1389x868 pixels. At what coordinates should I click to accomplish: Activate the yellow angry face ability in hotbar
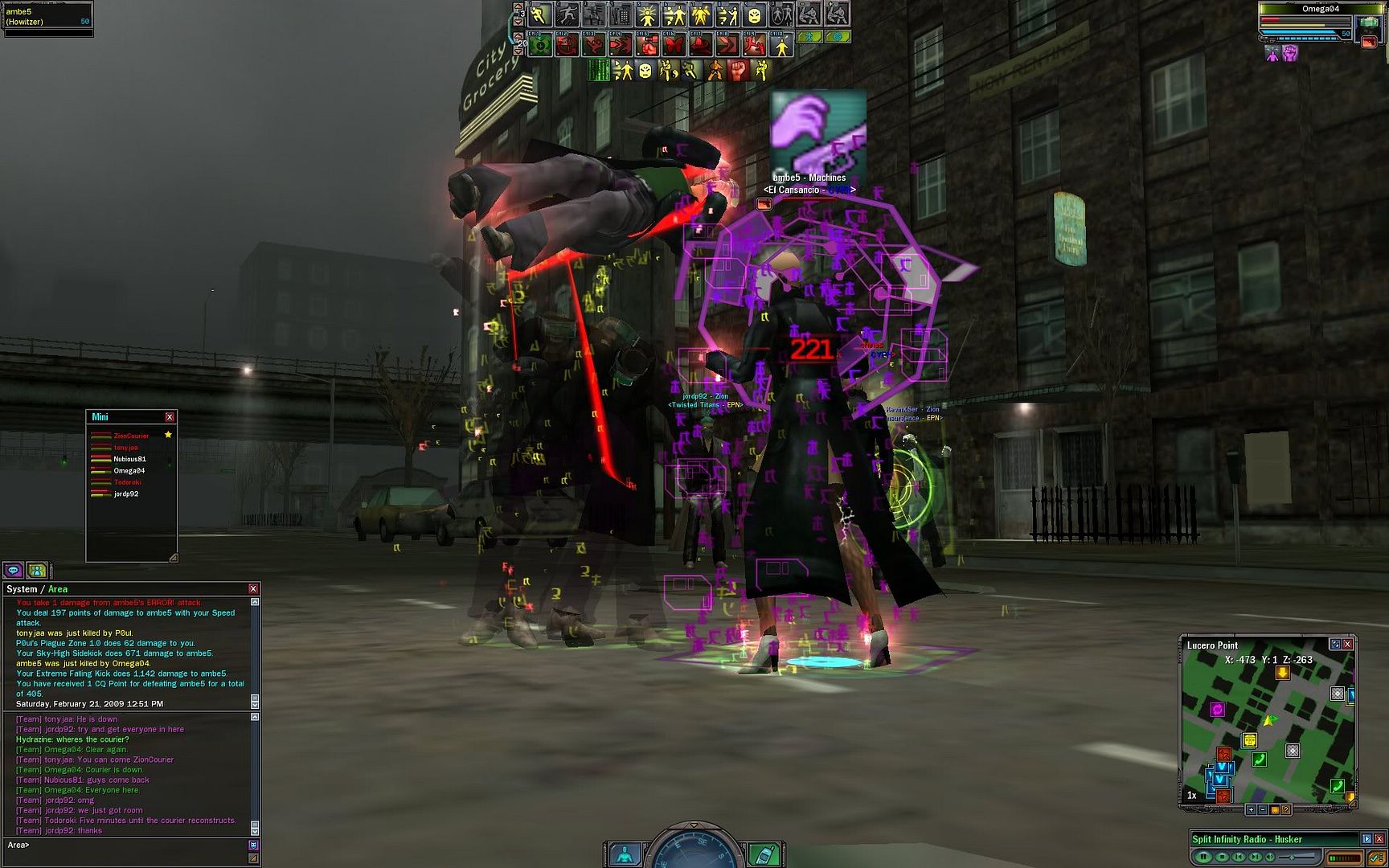(754, 15)
